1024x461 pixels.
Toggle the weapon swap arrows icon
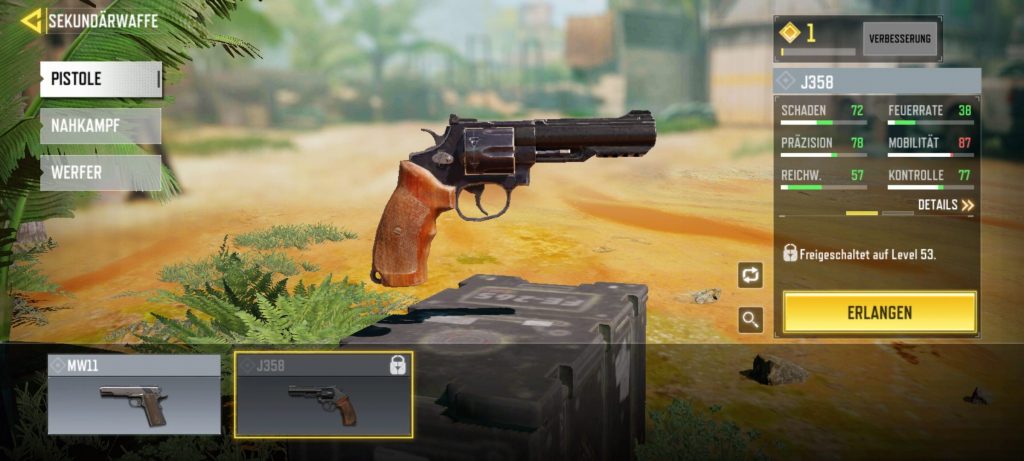pos(750,275)
